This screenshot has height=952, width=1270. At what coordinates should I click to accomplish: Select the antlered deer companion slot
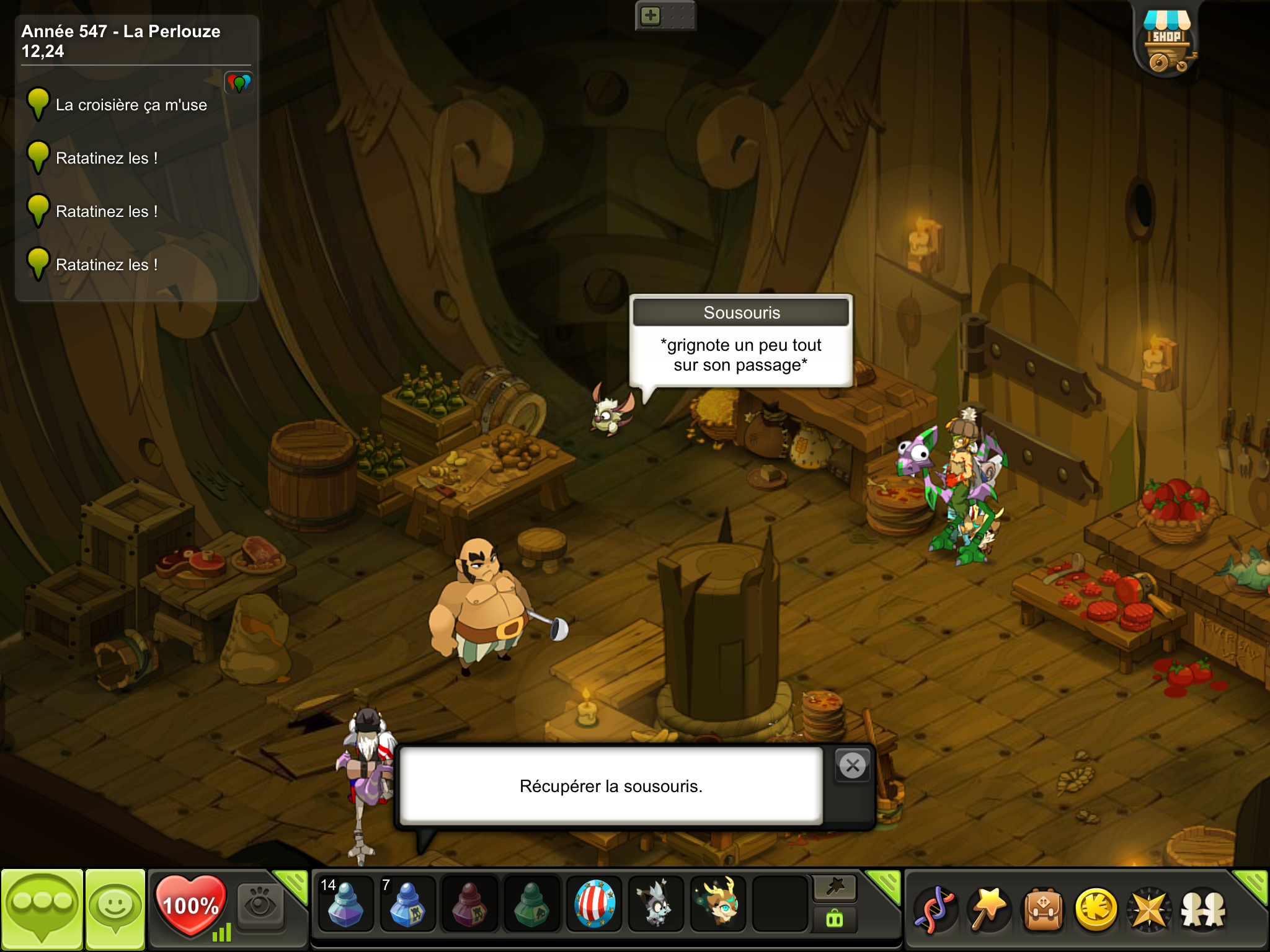tap(718, 904)
